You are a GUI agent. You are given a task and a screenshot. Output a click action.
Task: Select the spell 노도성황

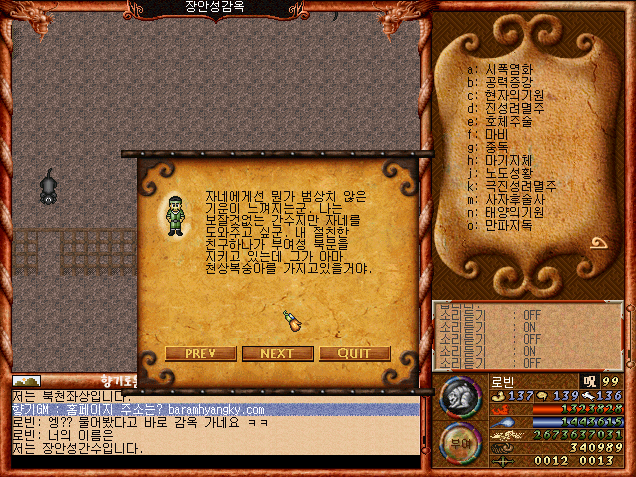(509, 173)
